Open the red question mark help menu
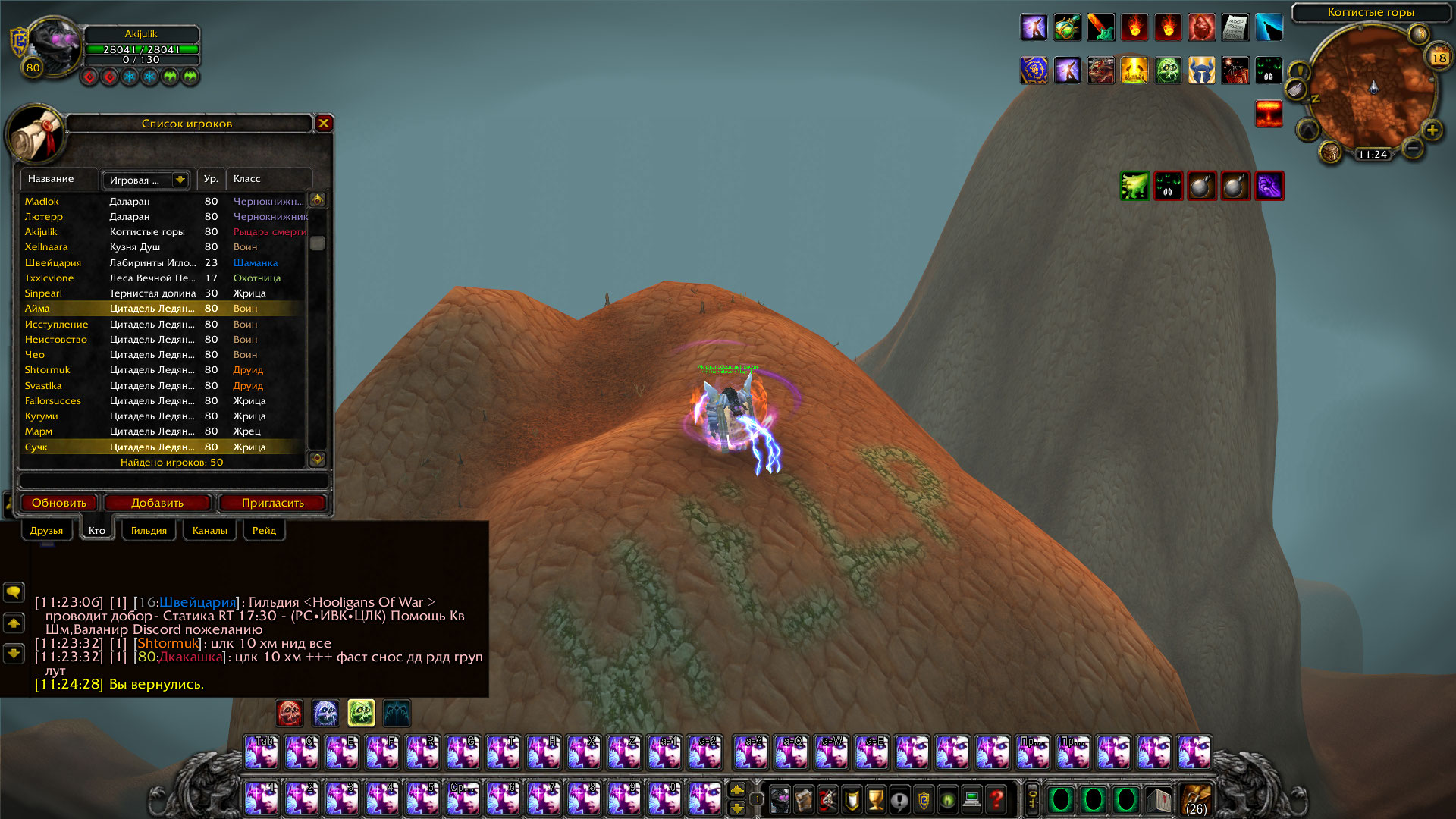Screen dimensions: 1456x819 (x=996, y=799)
